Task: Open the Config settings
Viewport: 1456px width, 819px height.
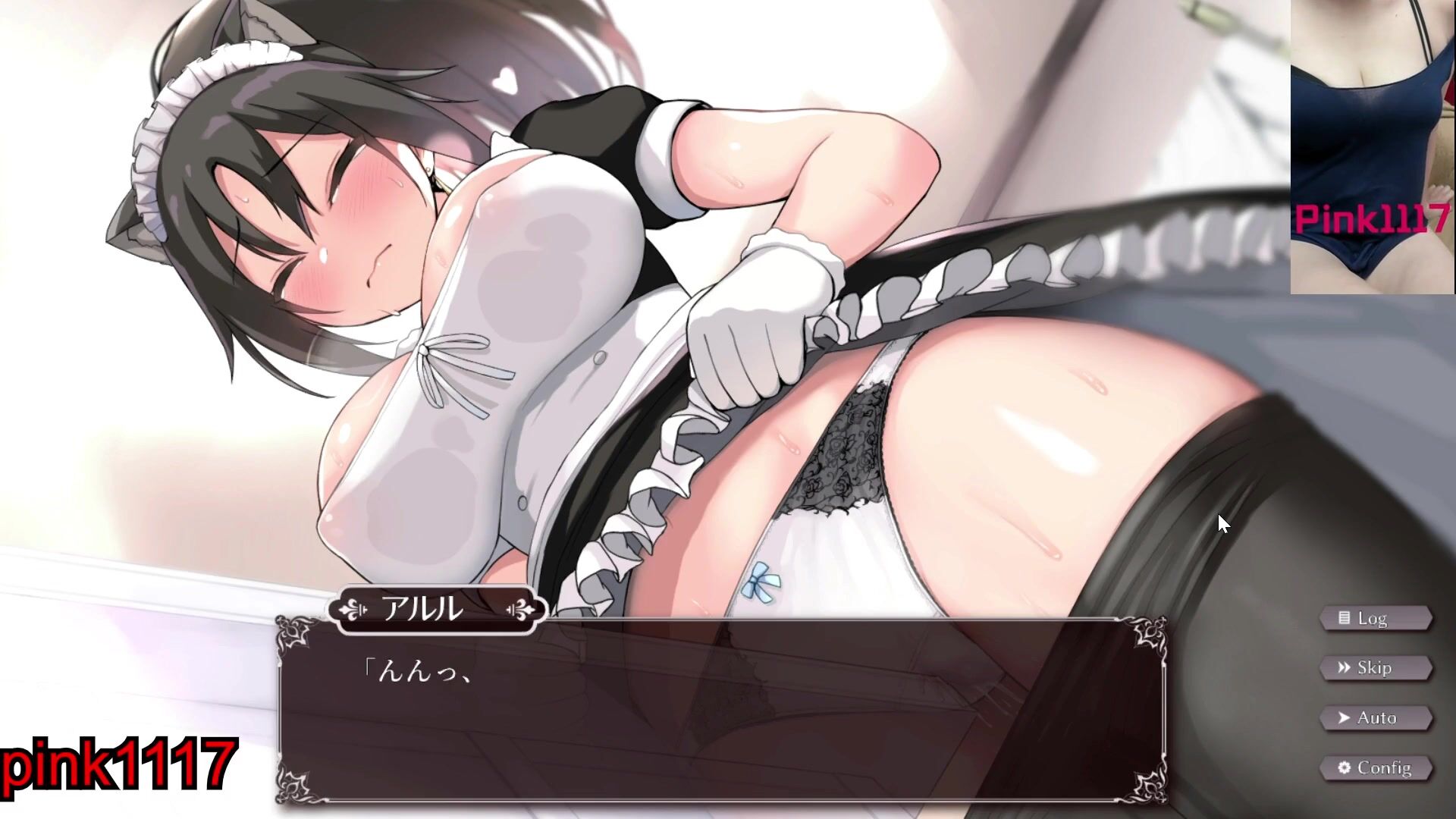Action: 1375,767
